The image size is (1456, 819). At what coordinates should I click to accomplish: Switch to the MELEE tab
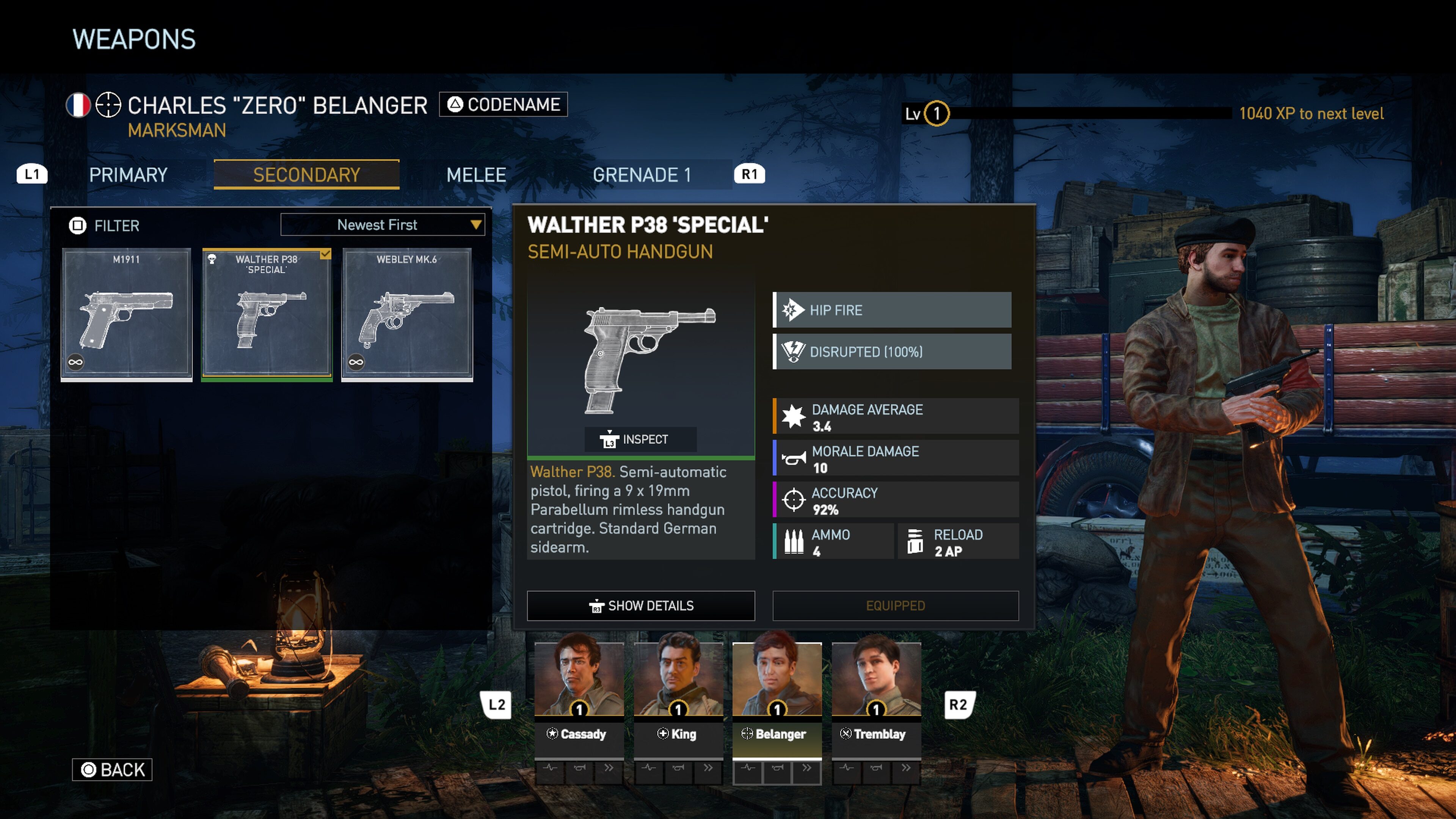point(475,175)
